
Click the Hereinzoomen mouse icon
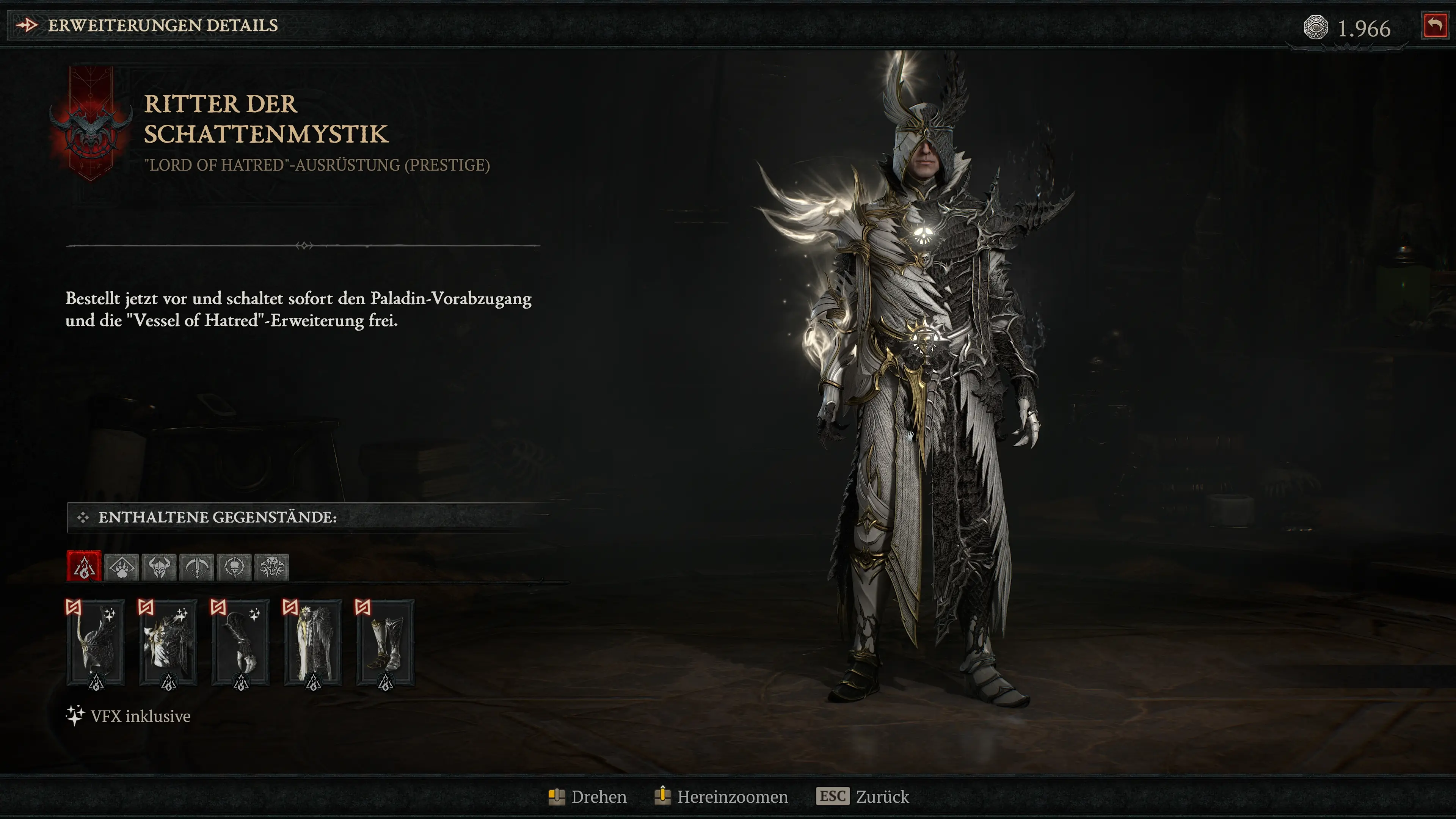click(662, 796)
